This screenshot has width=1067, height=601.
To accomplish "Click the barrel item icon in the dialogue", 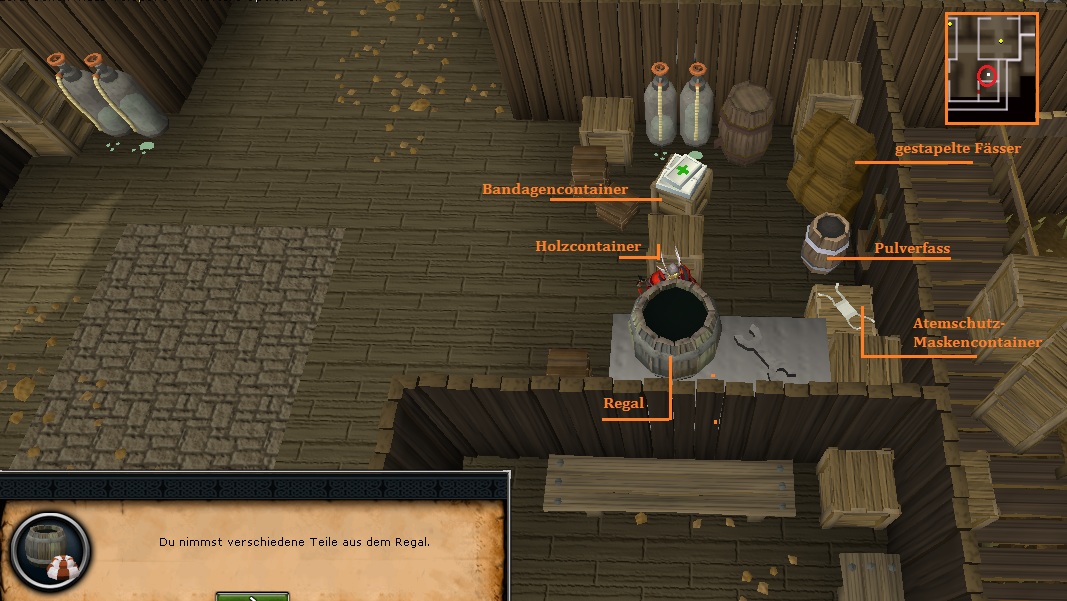I will pyautogui.click(x=49, y=551).
